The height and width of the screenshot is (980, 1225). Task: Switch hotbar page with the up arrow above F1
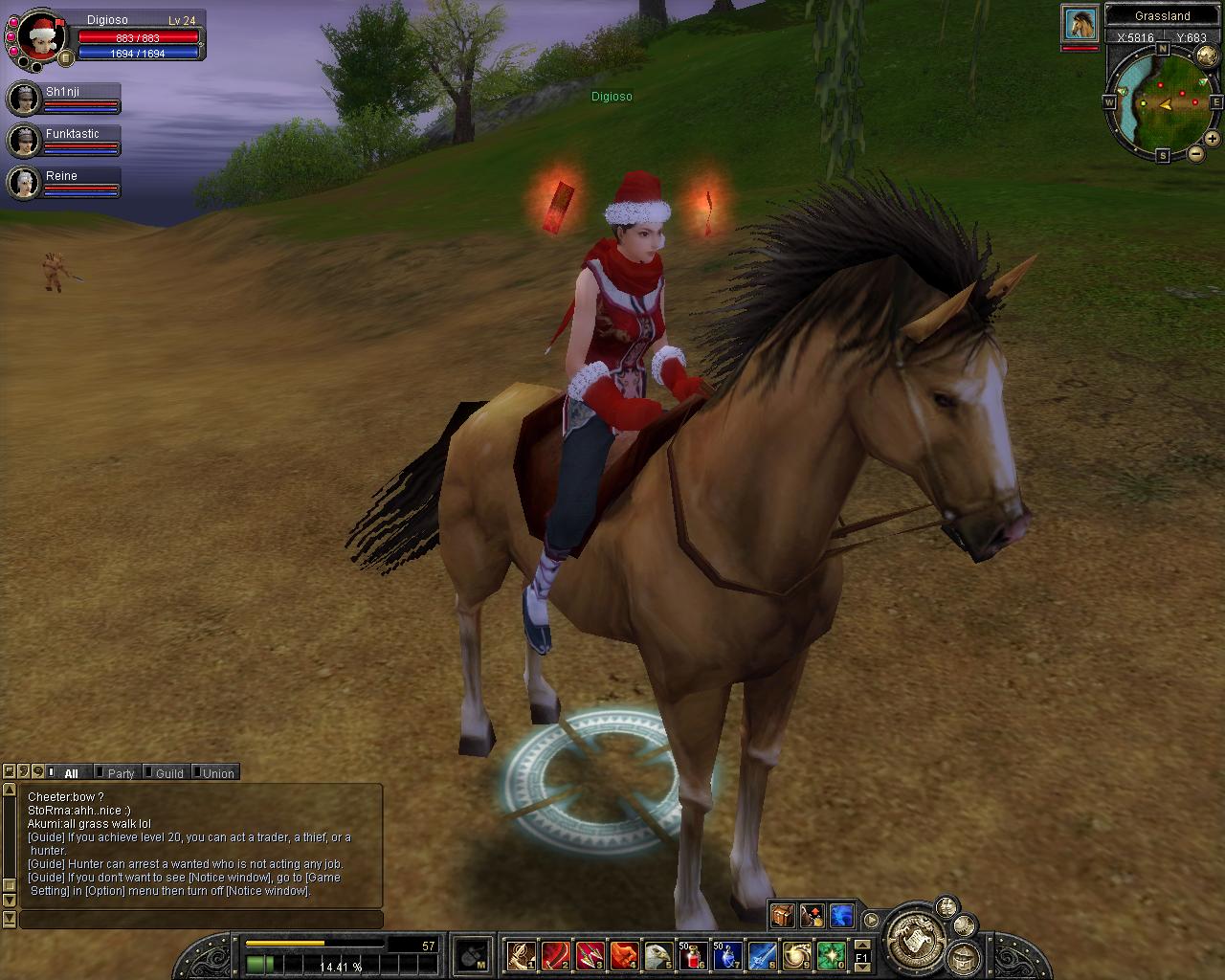[x=861, y=943]
